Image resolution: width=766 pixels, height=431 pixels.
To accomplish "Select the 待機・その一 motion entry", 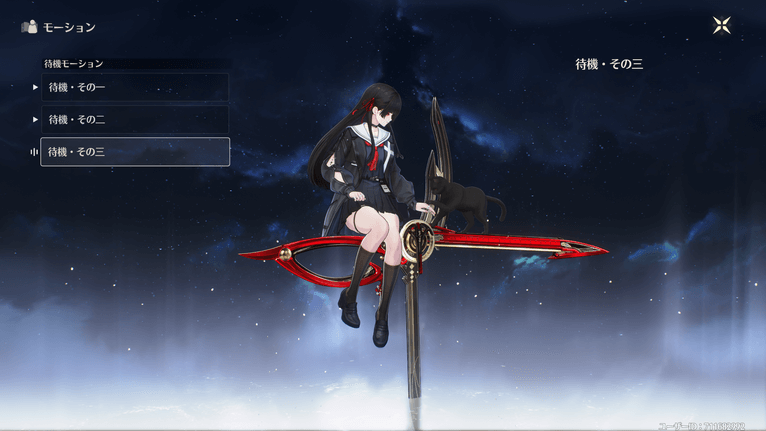I will [134, 87].
